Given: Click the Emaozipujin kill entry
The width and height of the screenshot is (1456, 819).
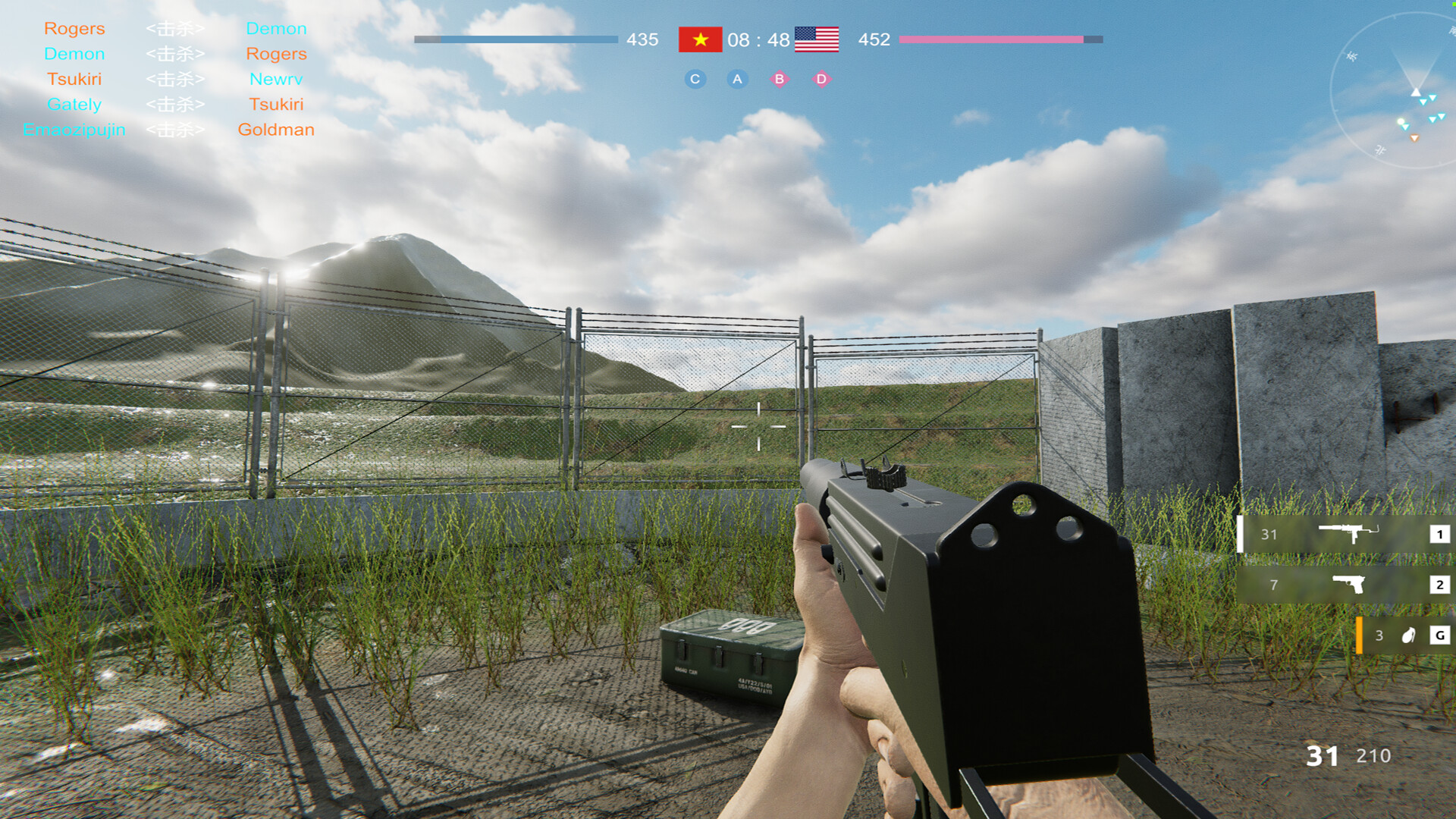Looking at the screenshot, I should 74,130.
